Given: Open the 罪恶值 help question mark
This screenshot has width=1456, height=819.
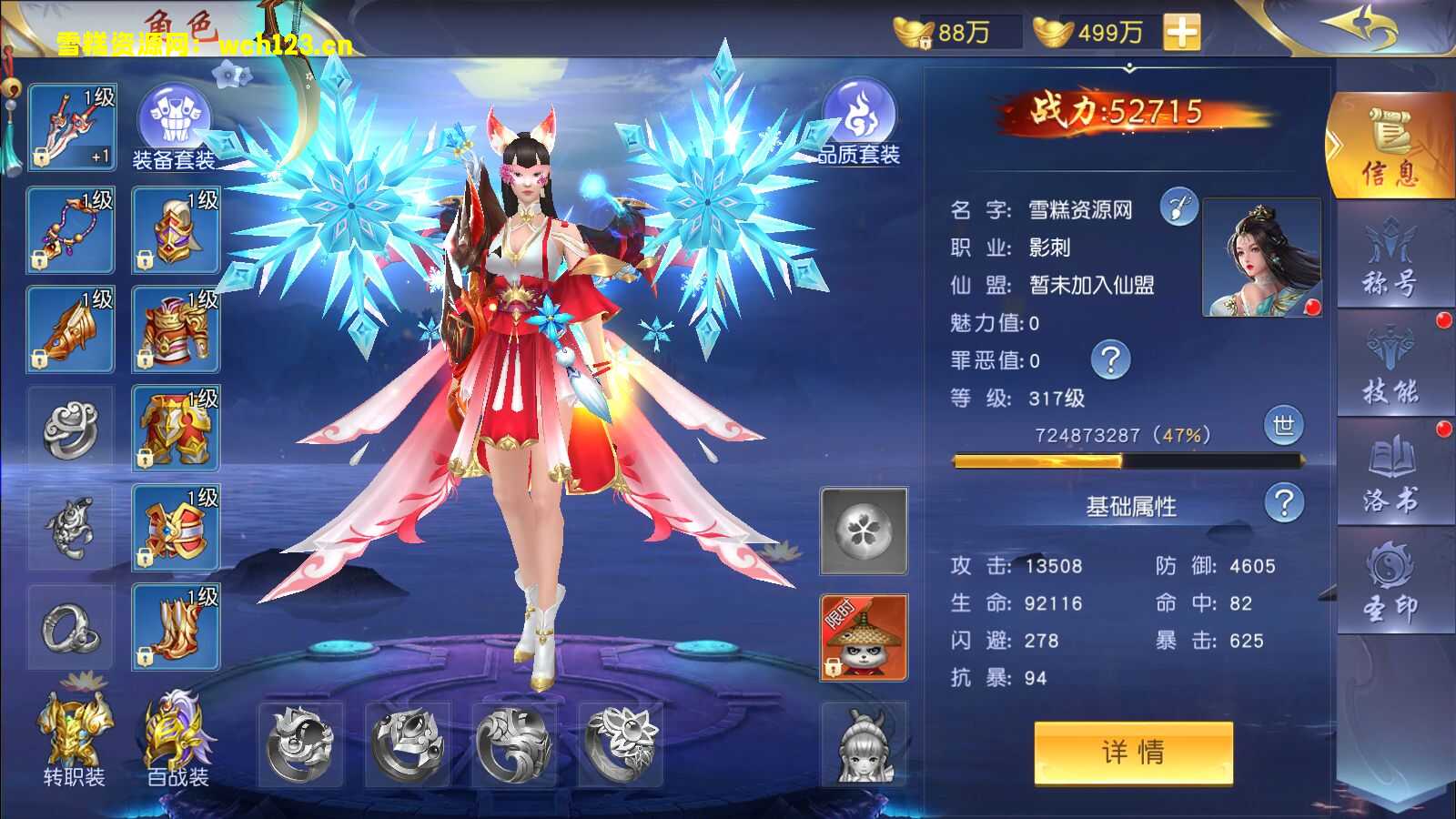Looking at the screenshot, I should [1109, 361].
